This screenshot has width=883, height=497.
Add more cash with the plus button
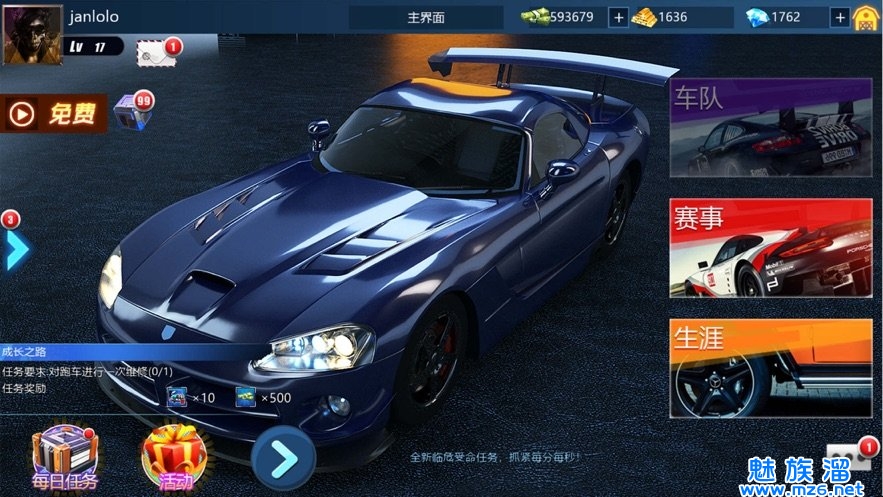coord(618,17)
